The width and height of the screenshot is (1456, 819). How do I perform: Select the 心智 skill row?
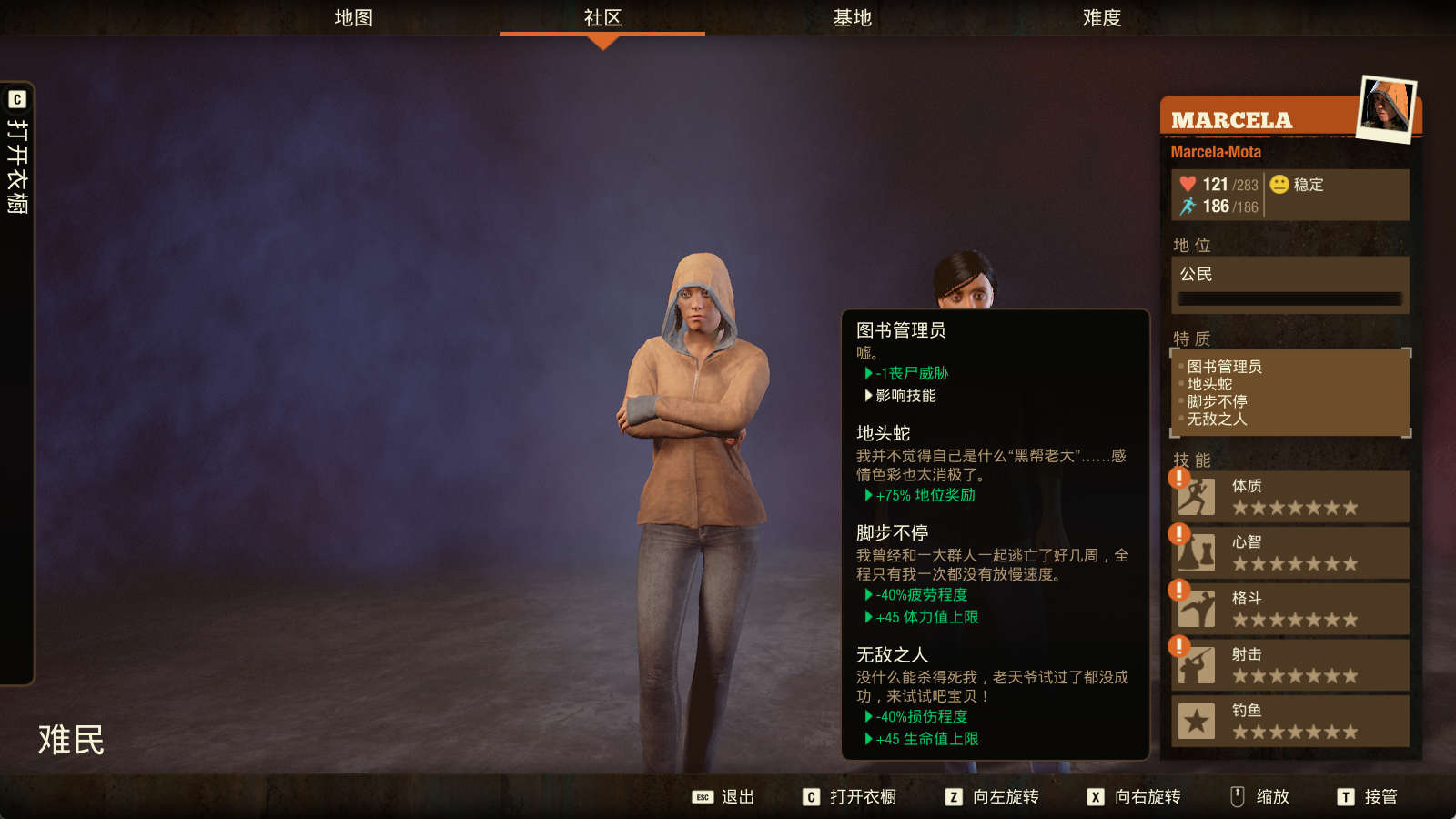point(1289,552)
